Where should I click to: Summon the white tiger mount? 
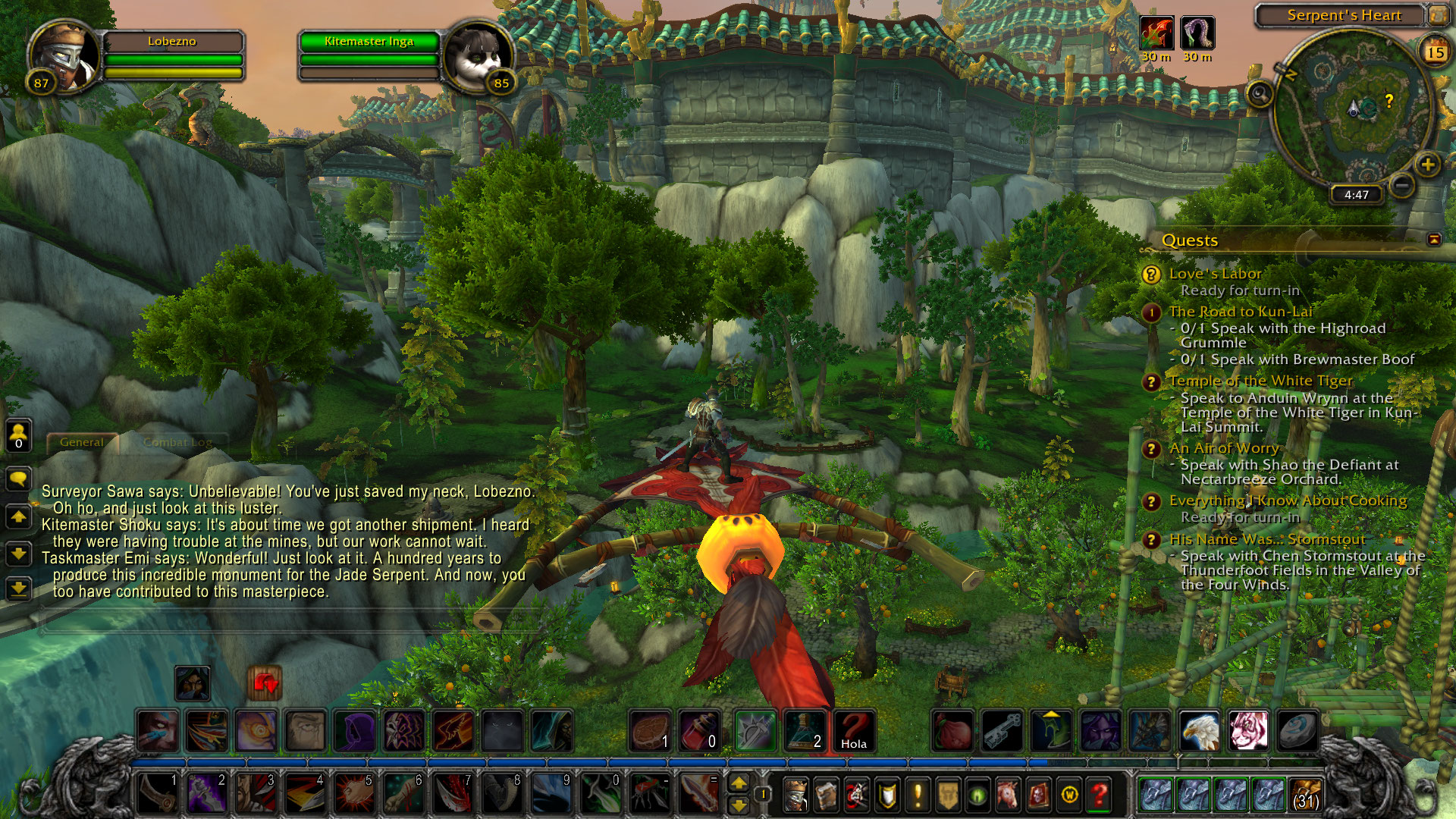(1247, 730)
